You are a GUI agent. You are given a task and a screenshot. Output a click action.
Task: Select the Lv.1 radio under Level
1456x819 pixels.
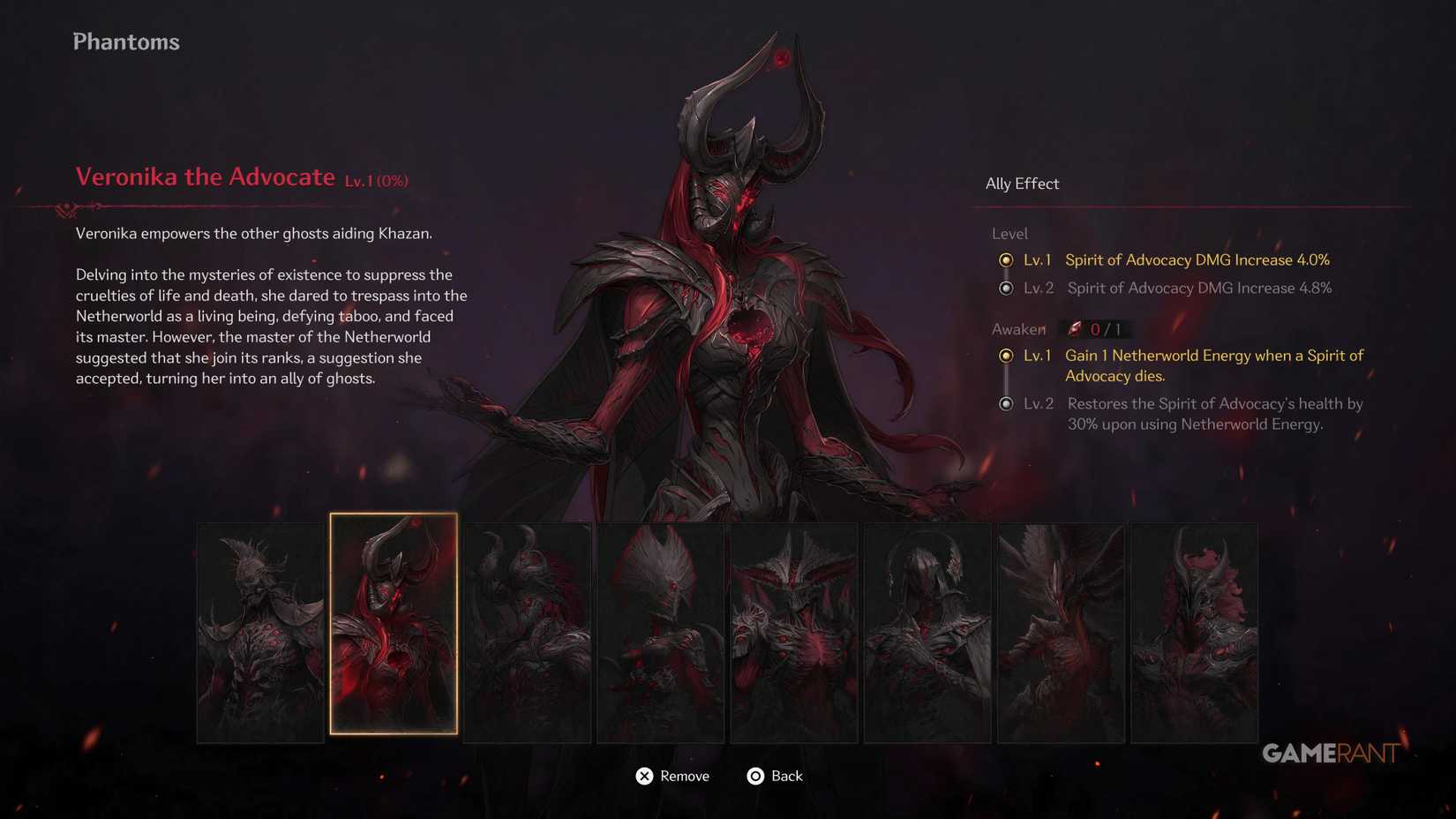(x=1007, y=260)
